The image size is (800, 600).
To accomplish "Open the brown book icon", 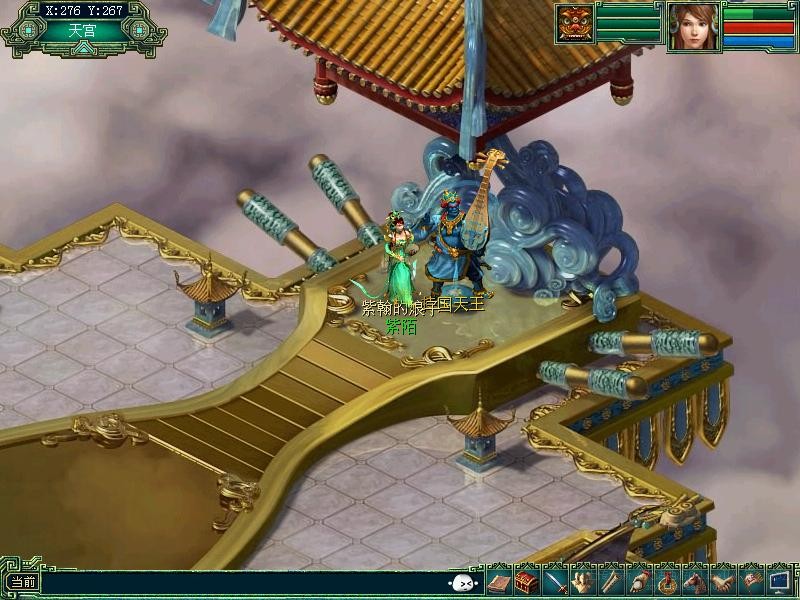I will click(x=498, y=582).
